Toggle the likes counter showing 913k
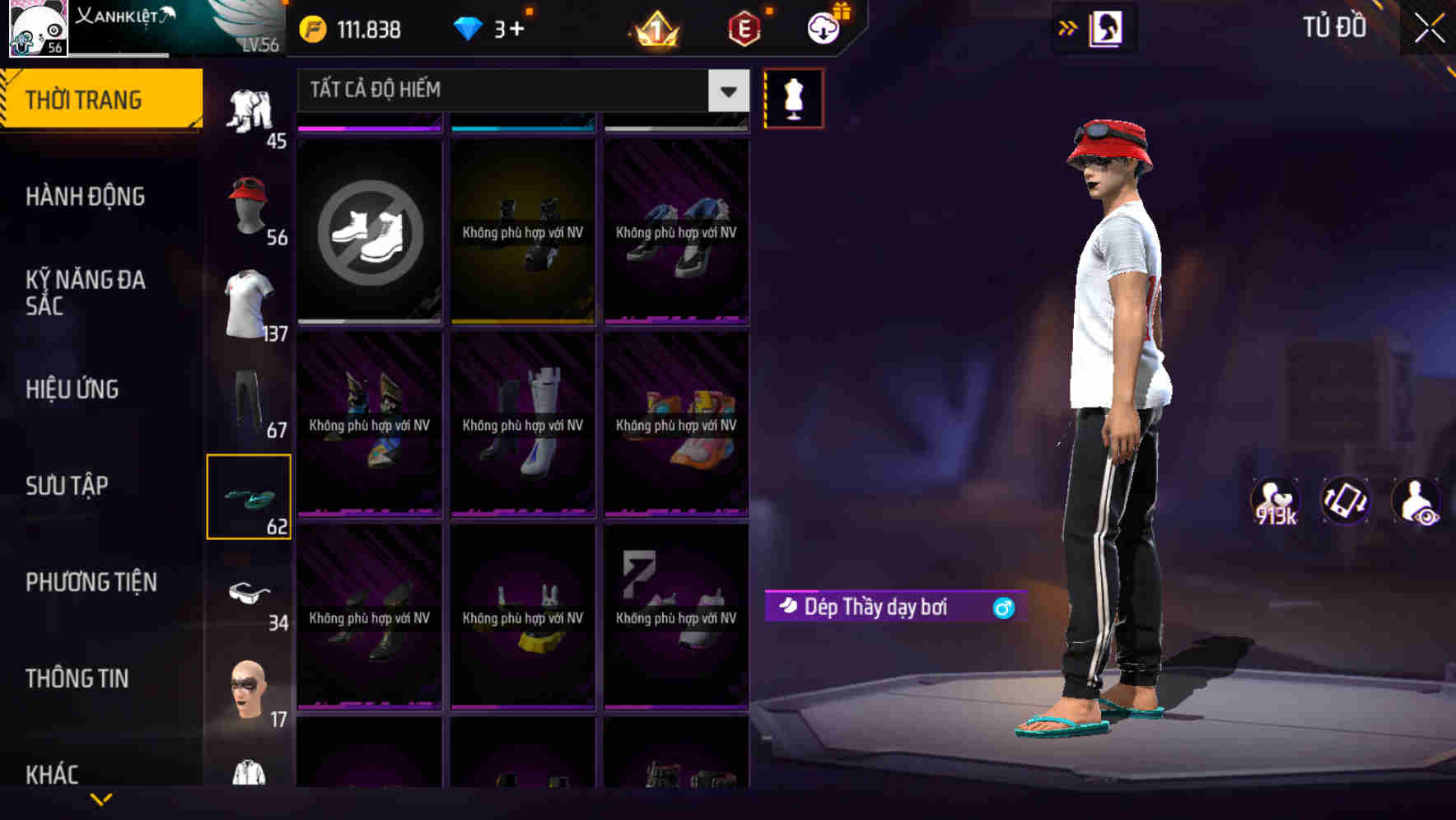The image size is (1456, 820). click(1276, 501)
